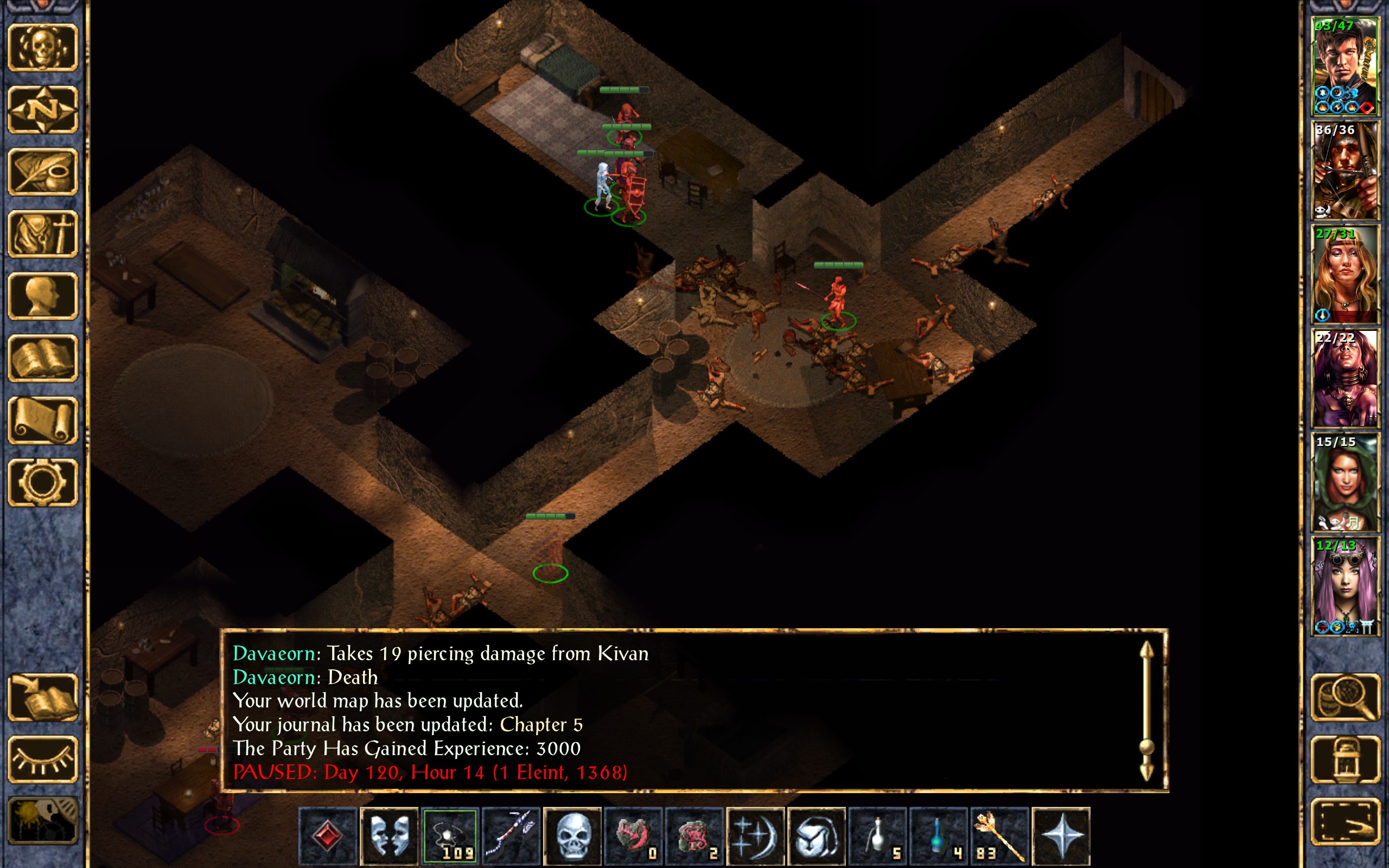Screen dimensions: 1389x868
Task: Rest the party using the lantern button
Action: (x=1345, y=759)
